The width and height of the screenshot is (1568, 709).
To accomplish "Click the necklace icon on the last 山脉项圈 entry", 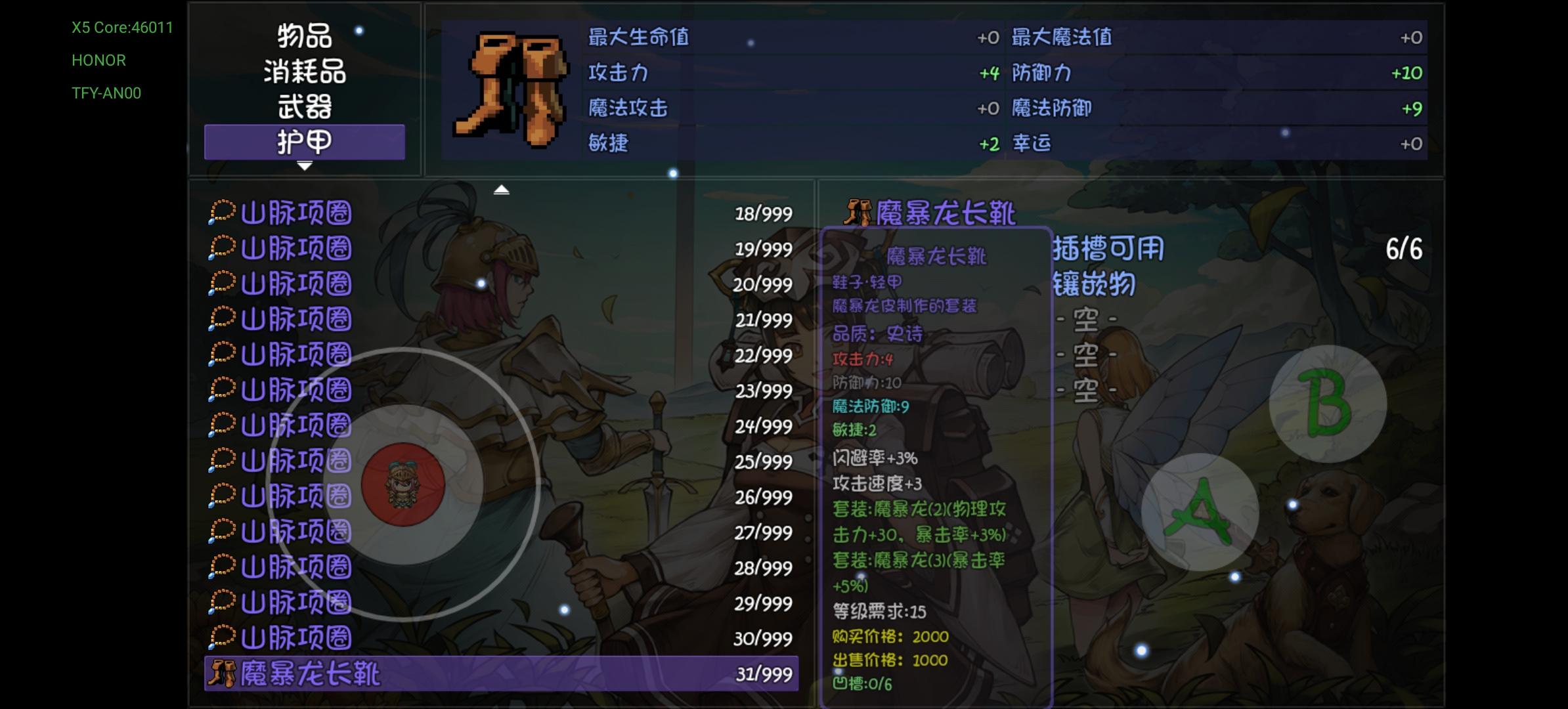I will (x=223, y=635).
